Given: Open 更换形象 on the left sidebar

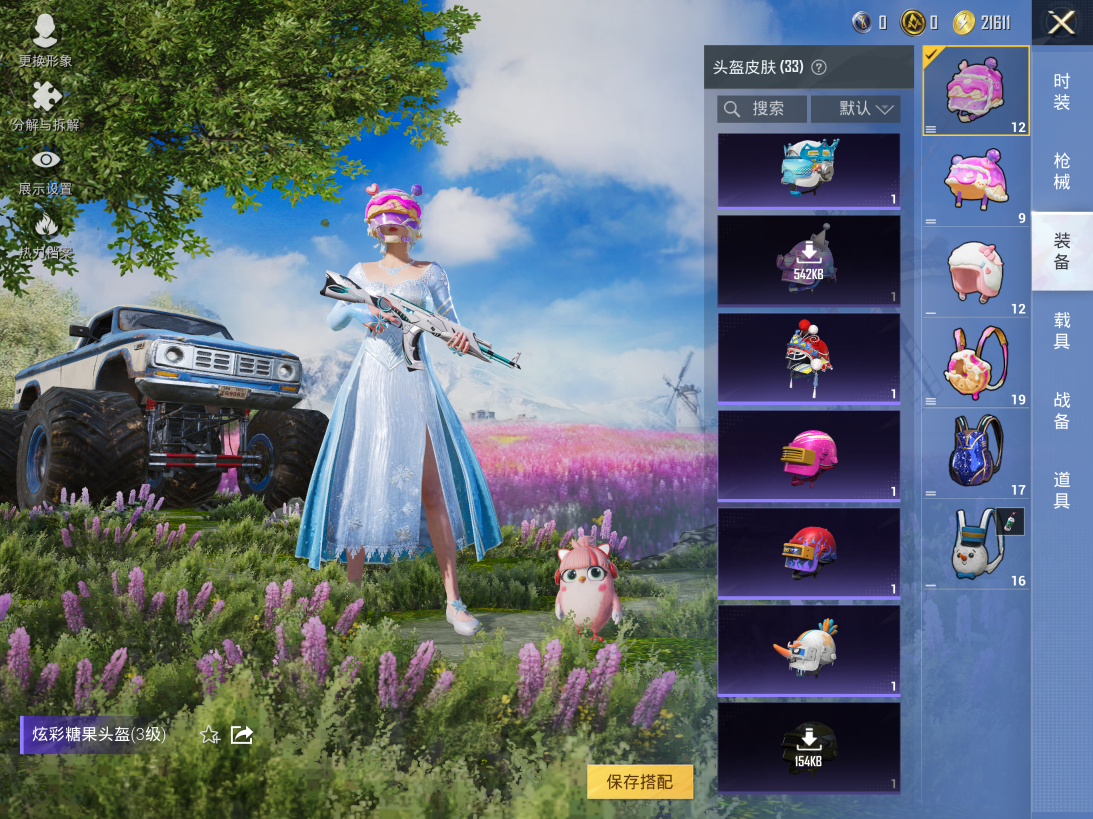Looking at the screenshot, I should pyautogui.click(x=45, y=40).
